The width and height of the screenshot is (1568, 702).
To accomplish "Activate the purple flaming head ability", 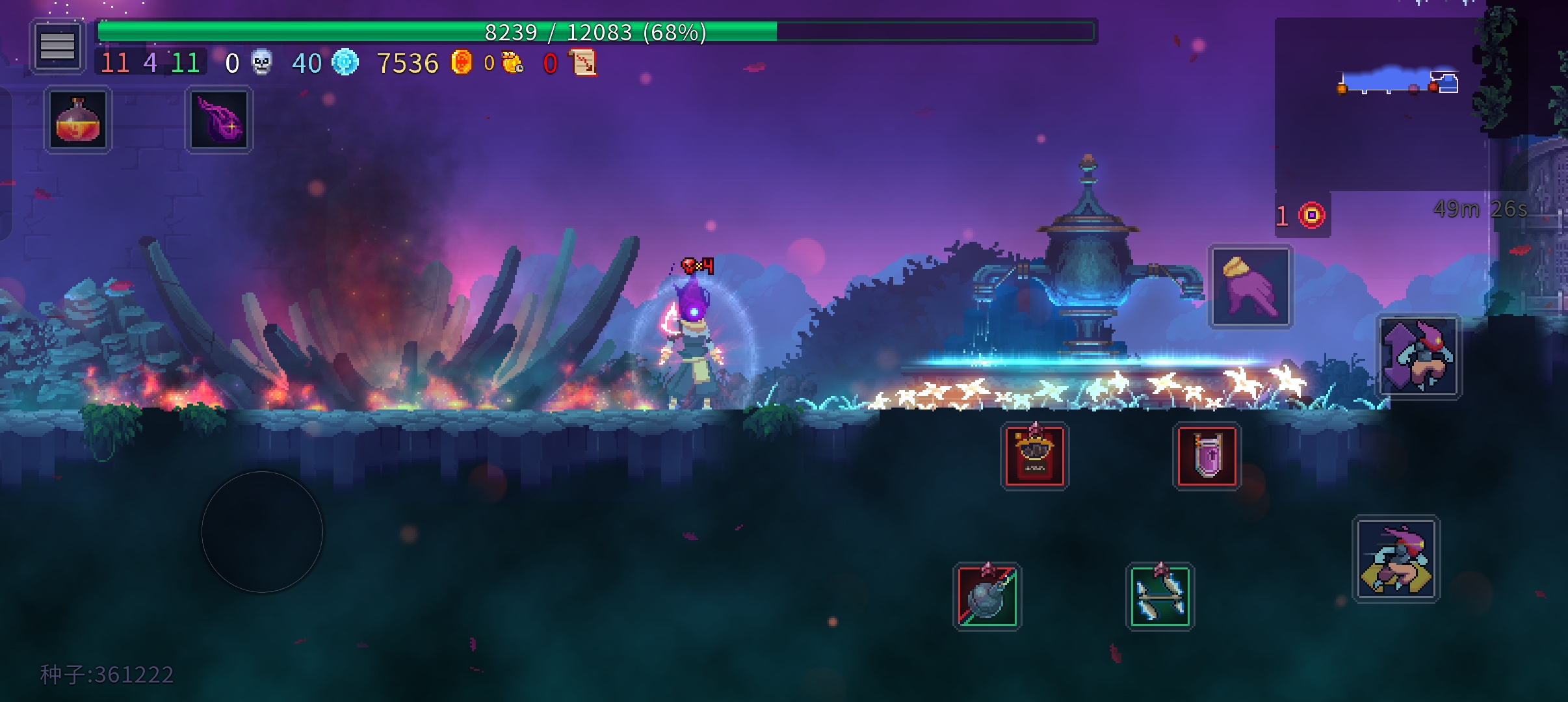I will click(x=219, y=120).
